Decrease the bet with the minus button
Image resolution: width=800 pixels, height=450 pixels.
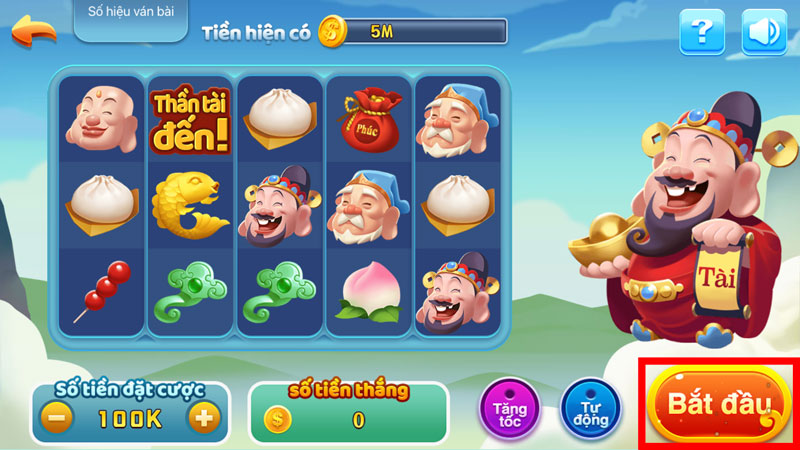(x=59, y=417)
